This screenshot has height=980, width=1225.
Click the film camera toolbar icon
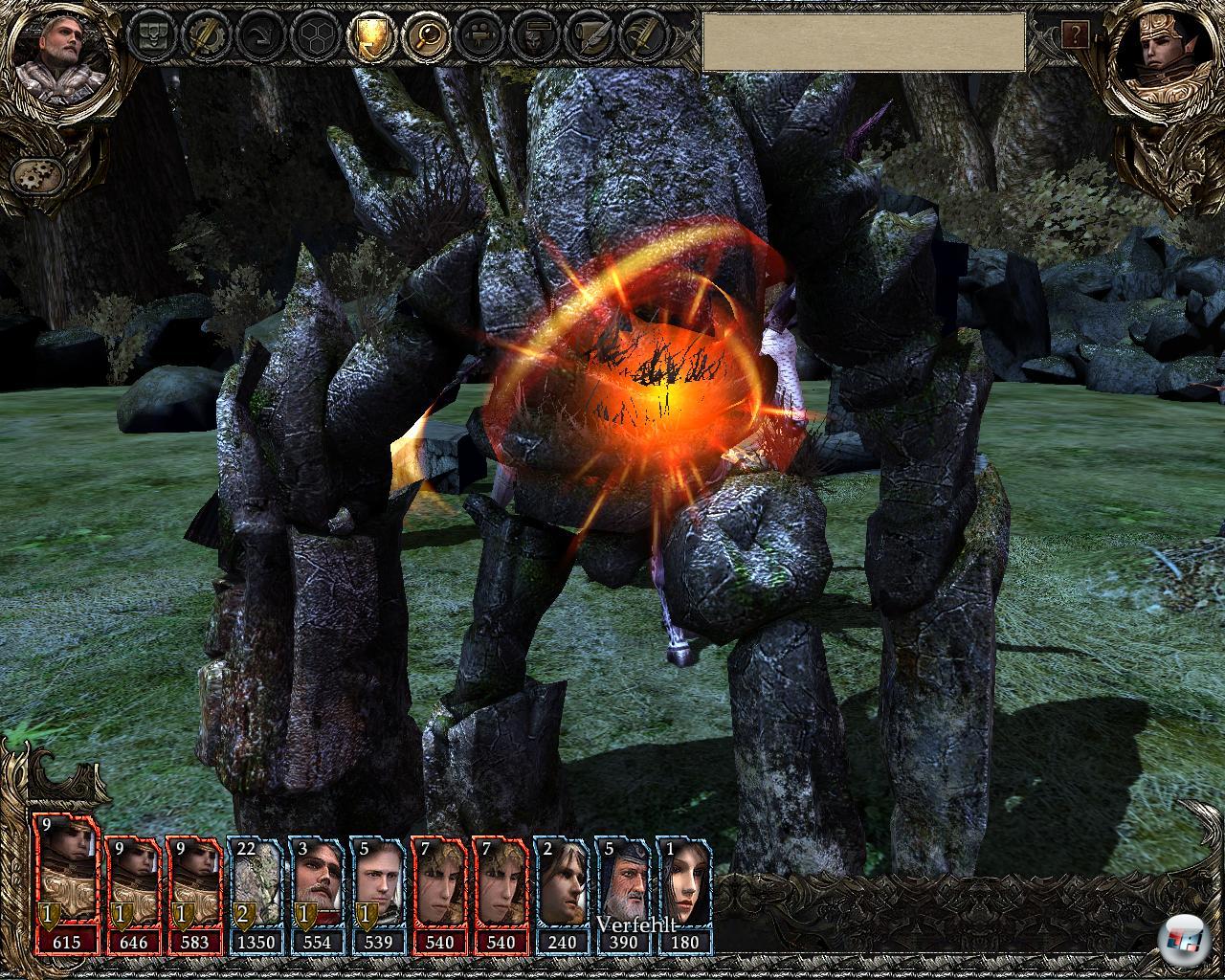pos(477,37)
